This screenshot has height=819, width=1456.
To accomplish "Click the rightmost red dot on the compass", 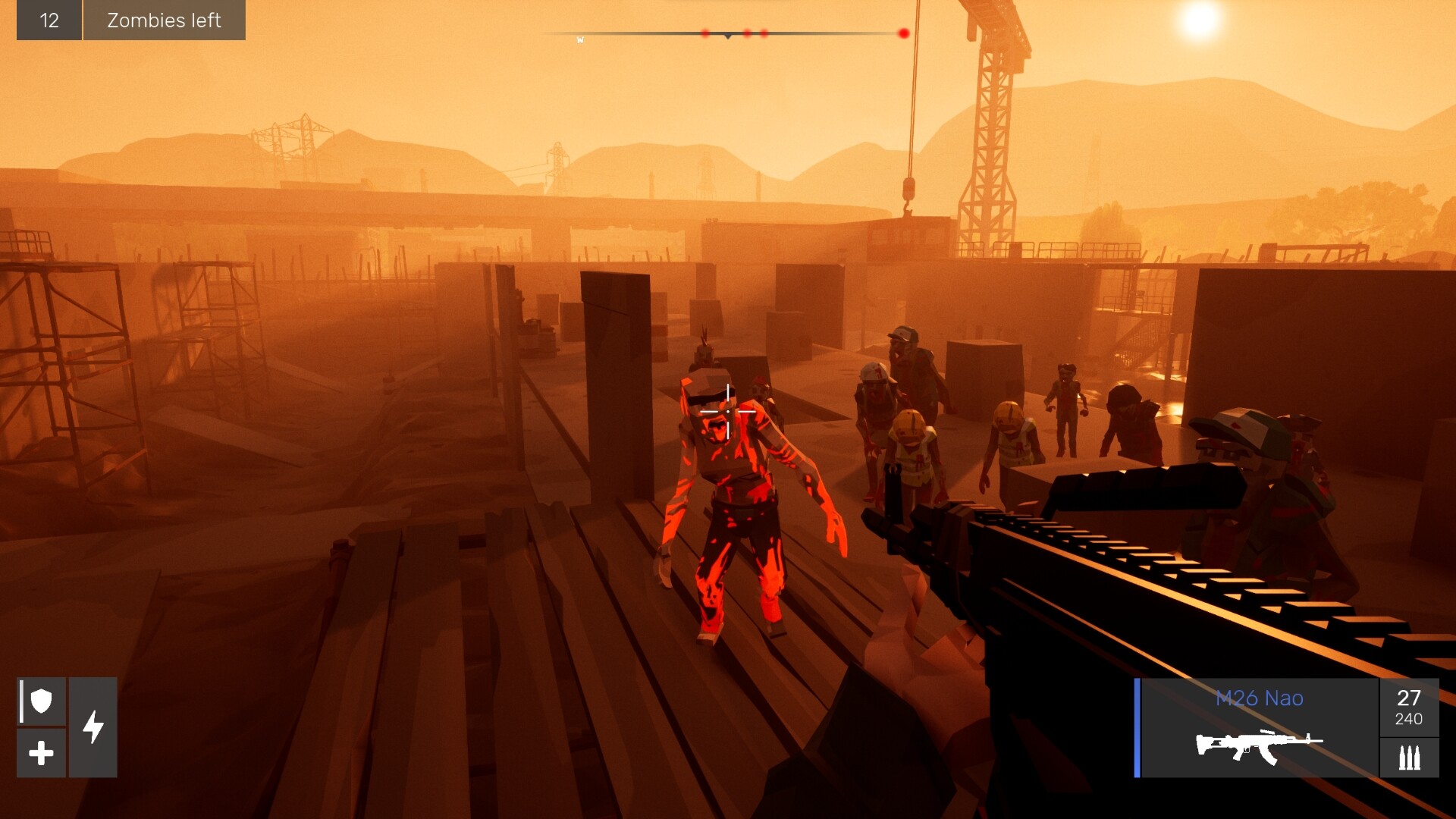I will click(x=903, y=32).
